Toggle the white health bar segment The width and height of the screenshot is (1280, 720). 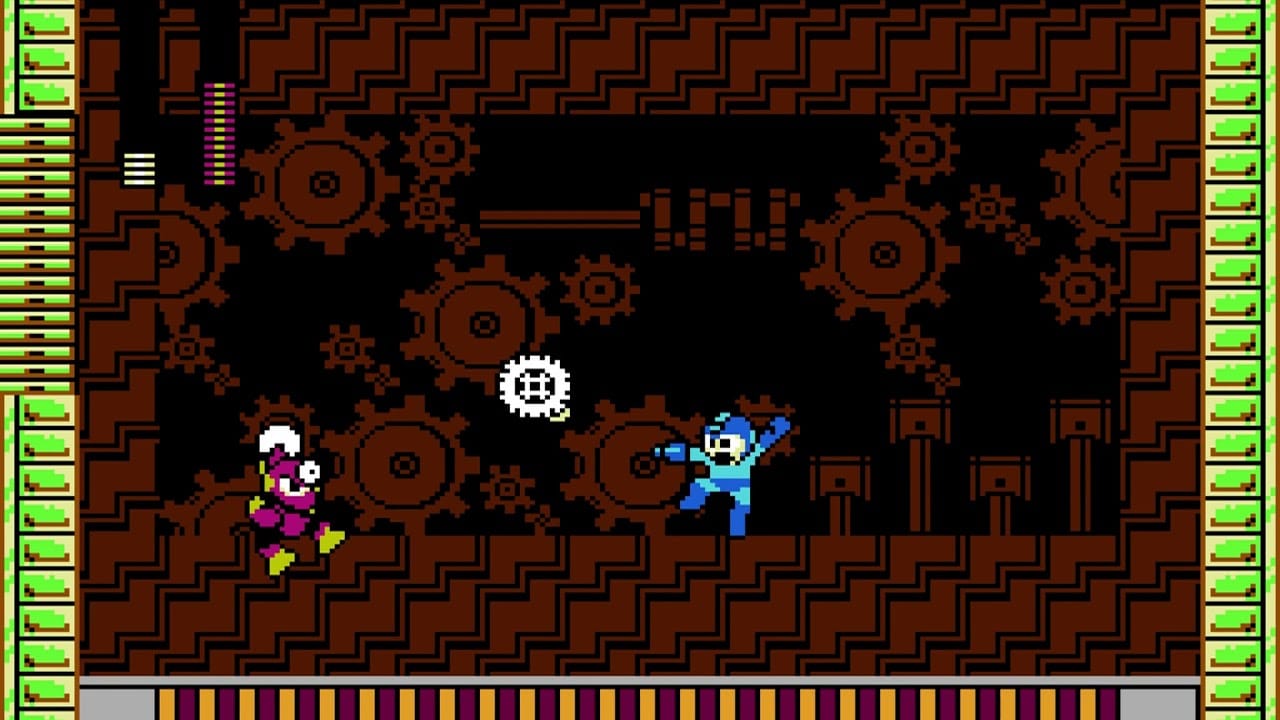pos(140,170)
